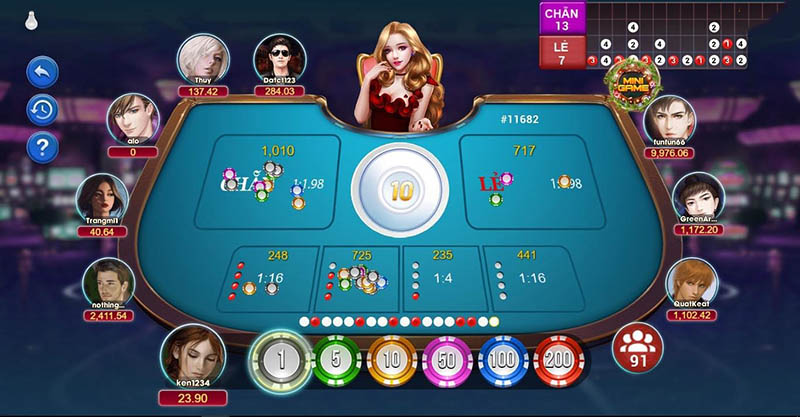800x417 pixels.
Task: Open the question mark help button
Action: pos(42,148)
